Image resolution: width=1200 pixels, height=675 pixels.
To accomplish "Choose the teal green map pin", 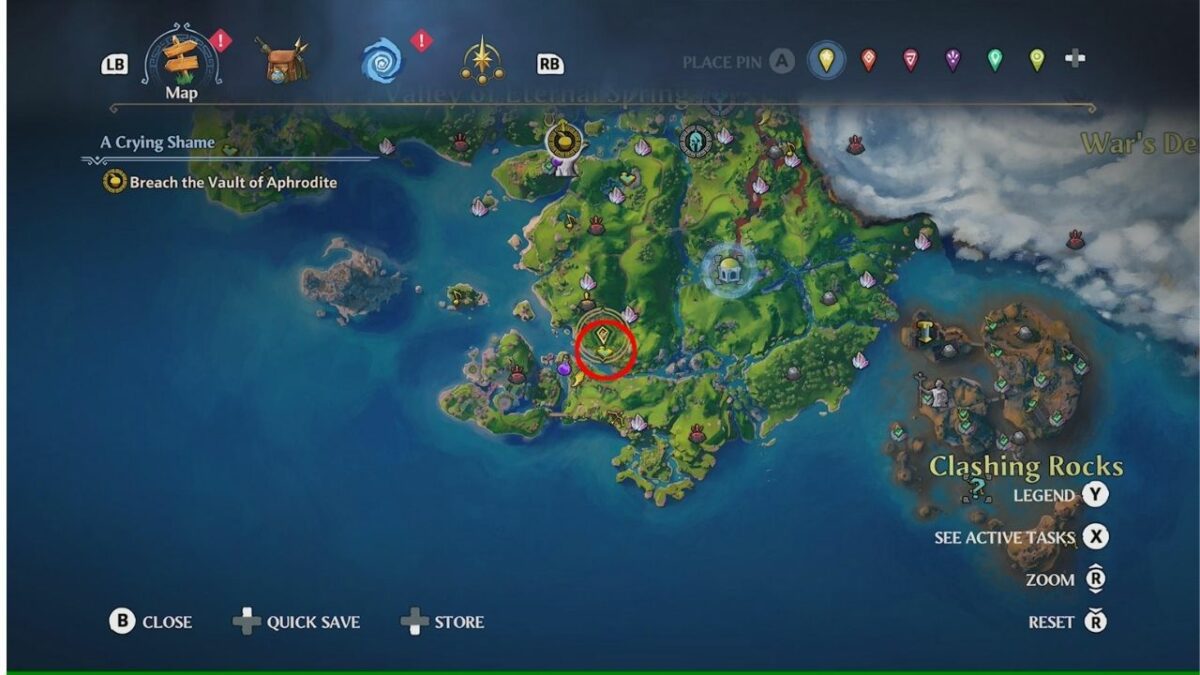I will pos(995,61).
